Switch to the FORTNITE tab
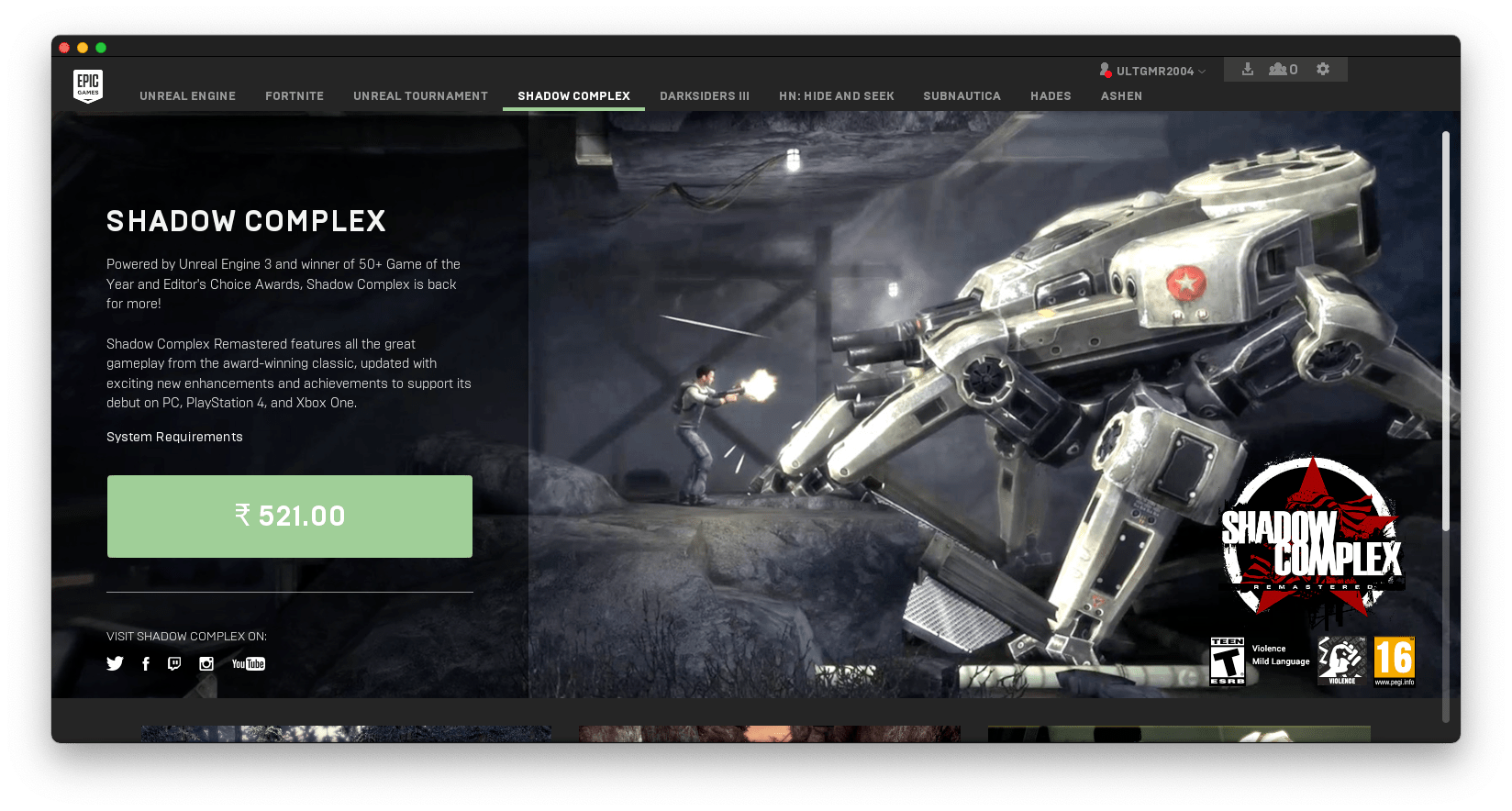This screenshot has height=811, width=1512. 295,95
